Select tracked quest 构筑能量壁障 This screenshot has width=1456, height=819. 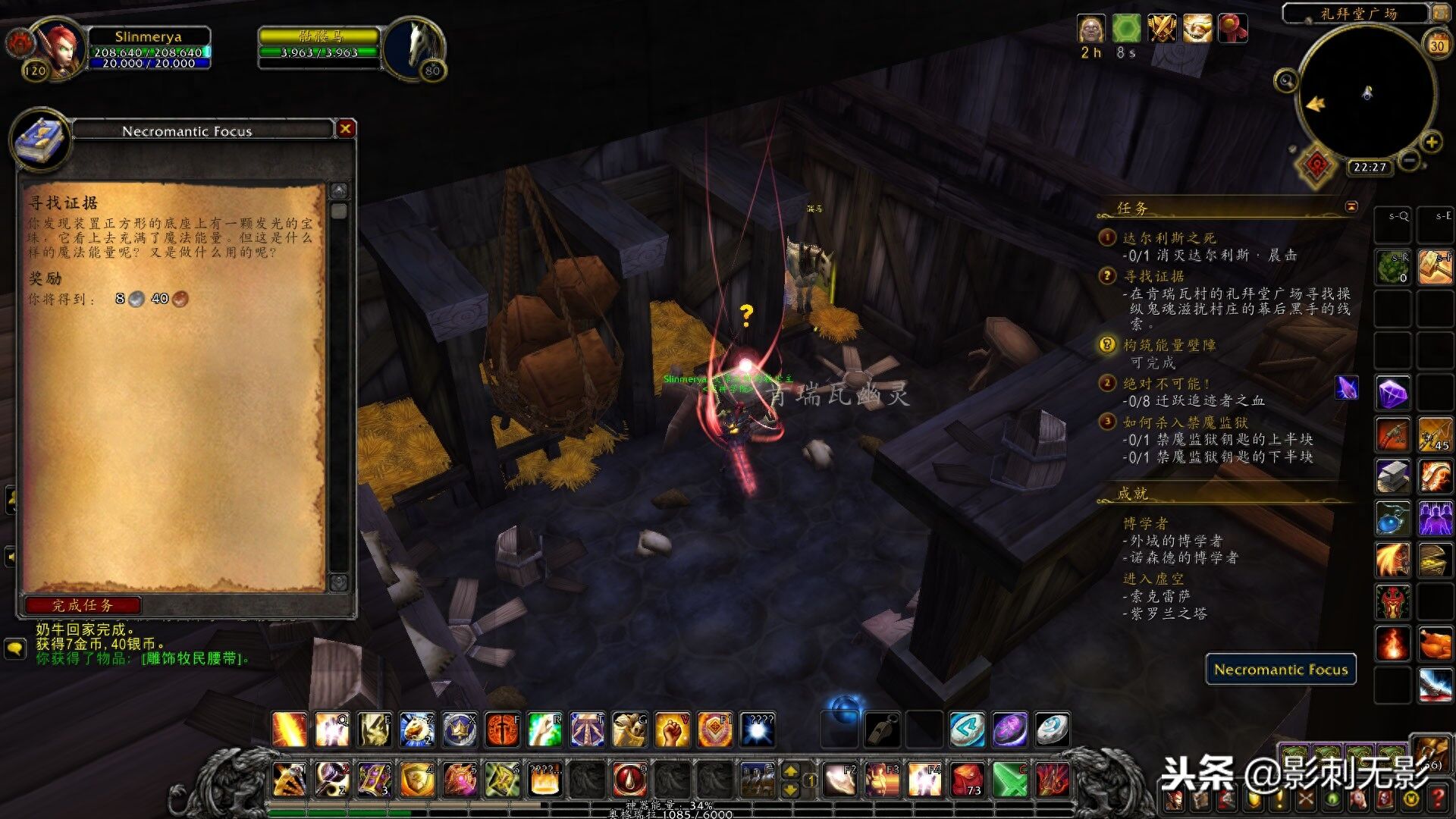1169,345
